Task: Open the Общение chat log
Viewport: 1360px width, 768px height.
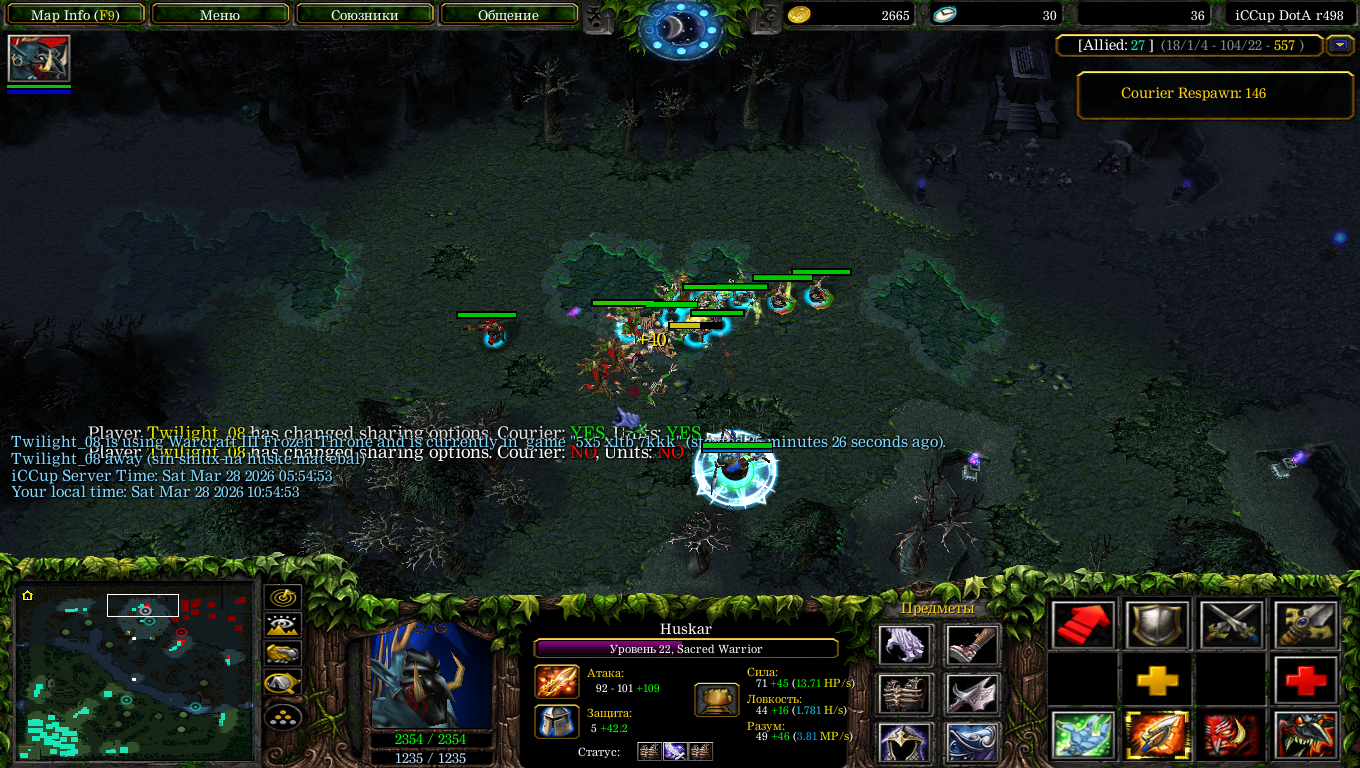Action: pos(508,15)
